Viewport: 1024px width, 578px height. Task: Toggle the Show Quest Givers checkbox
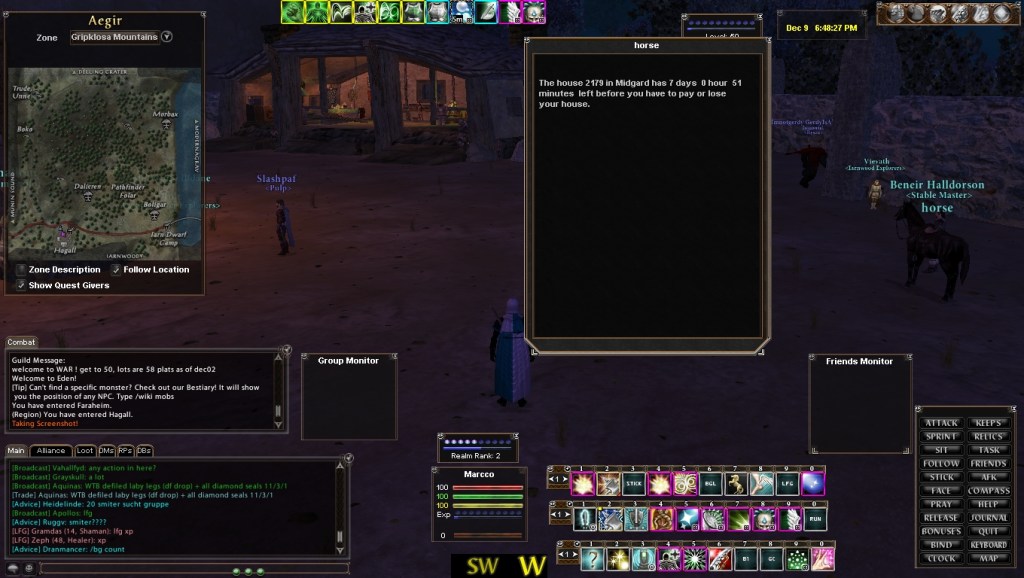coord(21,285)
